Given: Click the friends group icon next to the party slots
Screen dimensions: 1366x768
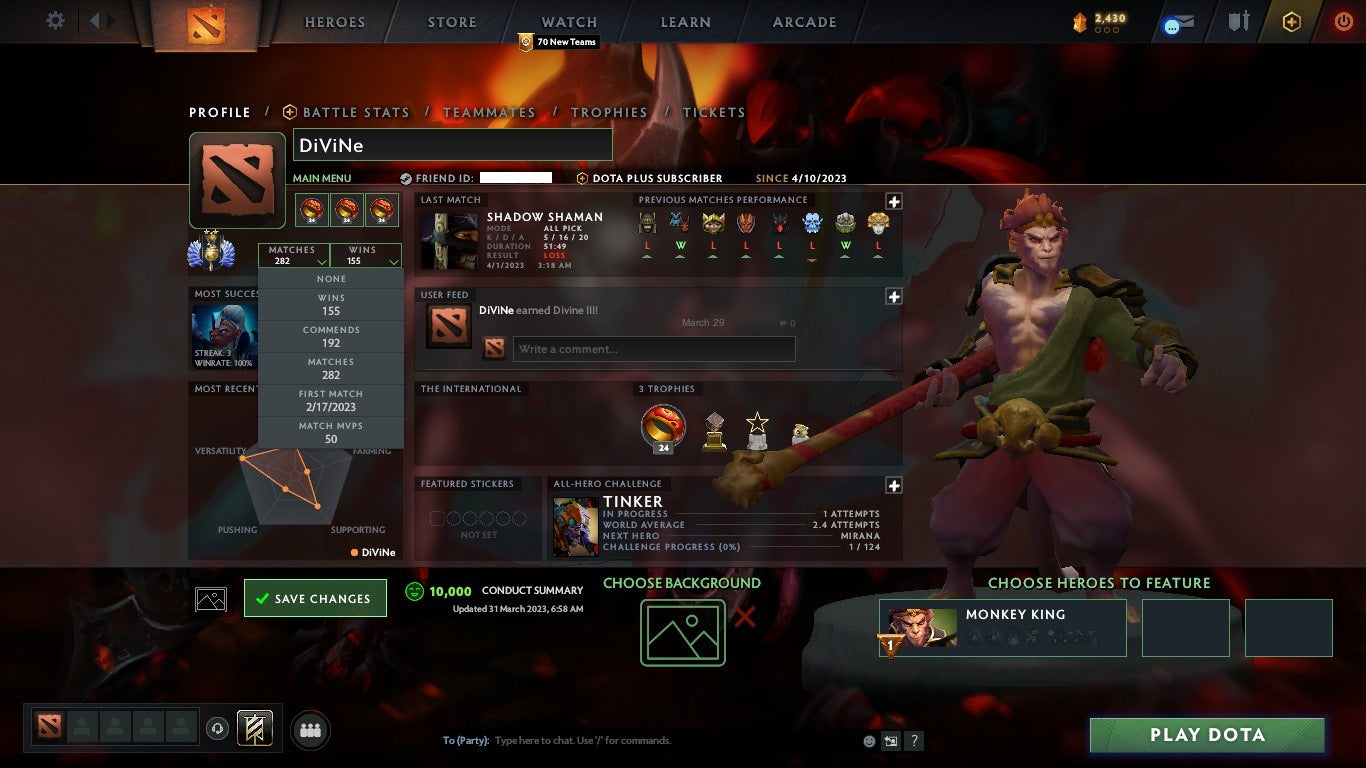Looking at the screenshot, I should tap(310, 730).
